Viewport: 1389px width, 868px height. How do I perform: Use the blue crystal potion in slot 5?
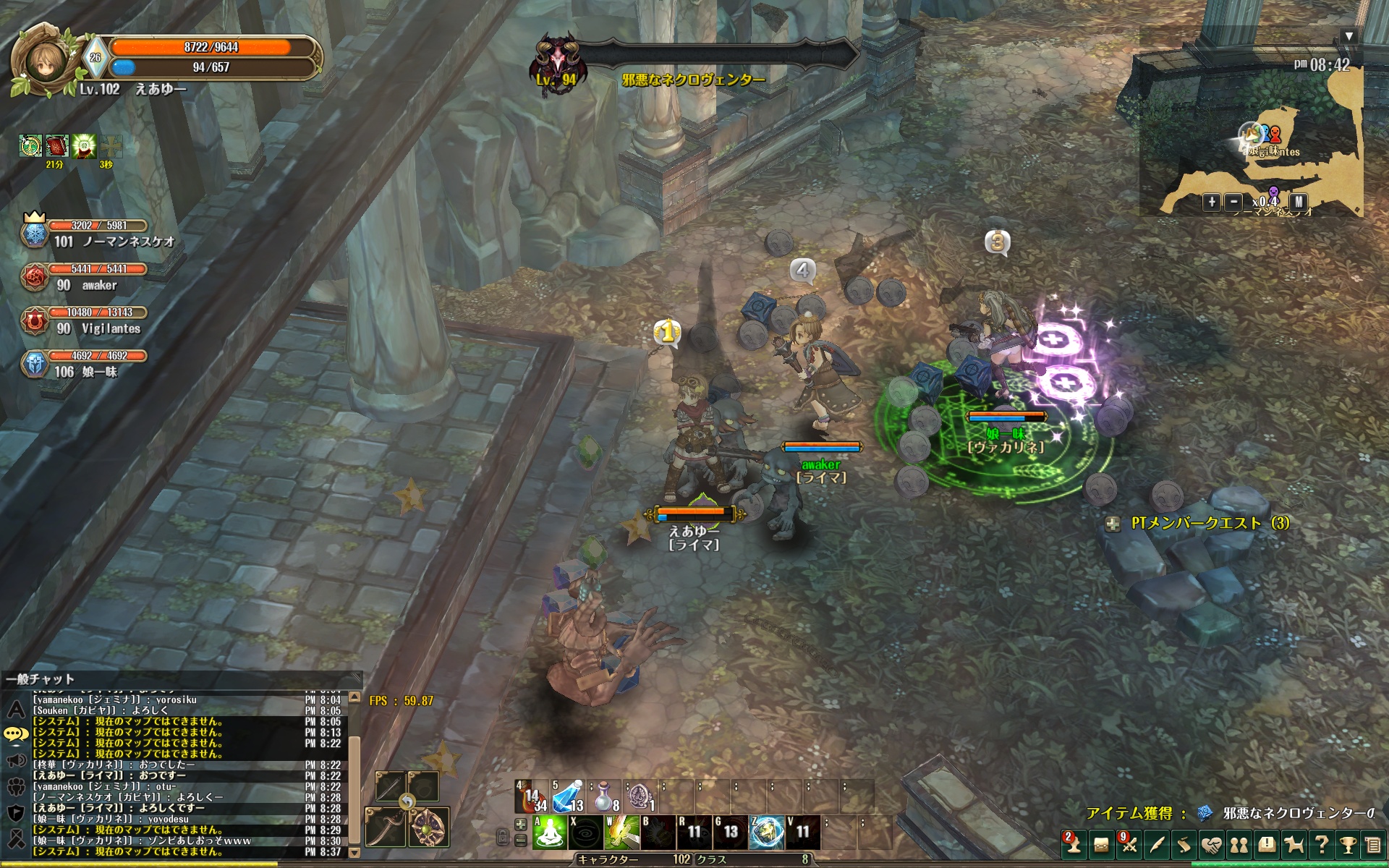(567, 798)
